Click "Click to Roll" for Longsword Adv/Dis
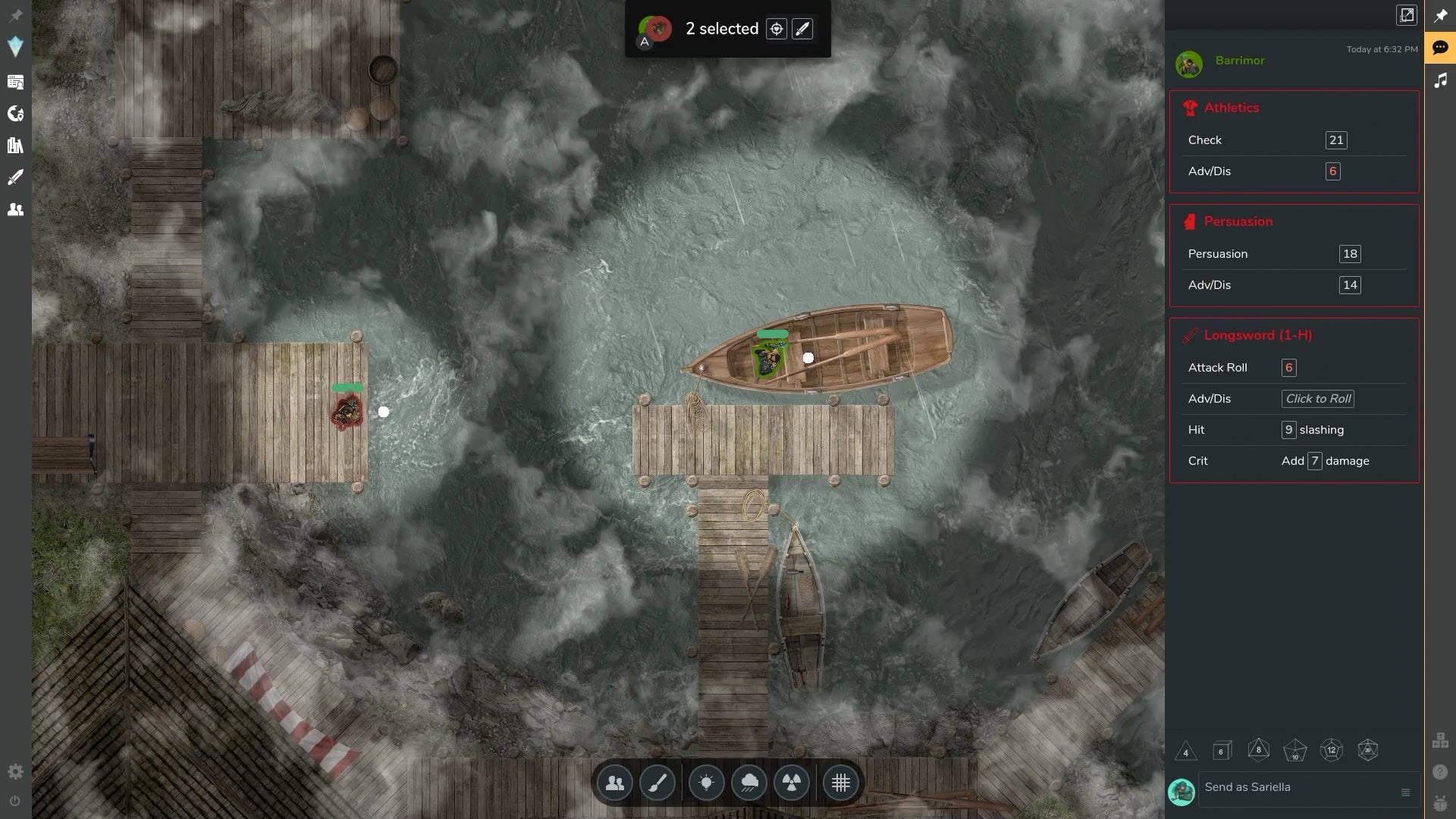The width and height of the screenshot is (1456, 819). 1317,398
